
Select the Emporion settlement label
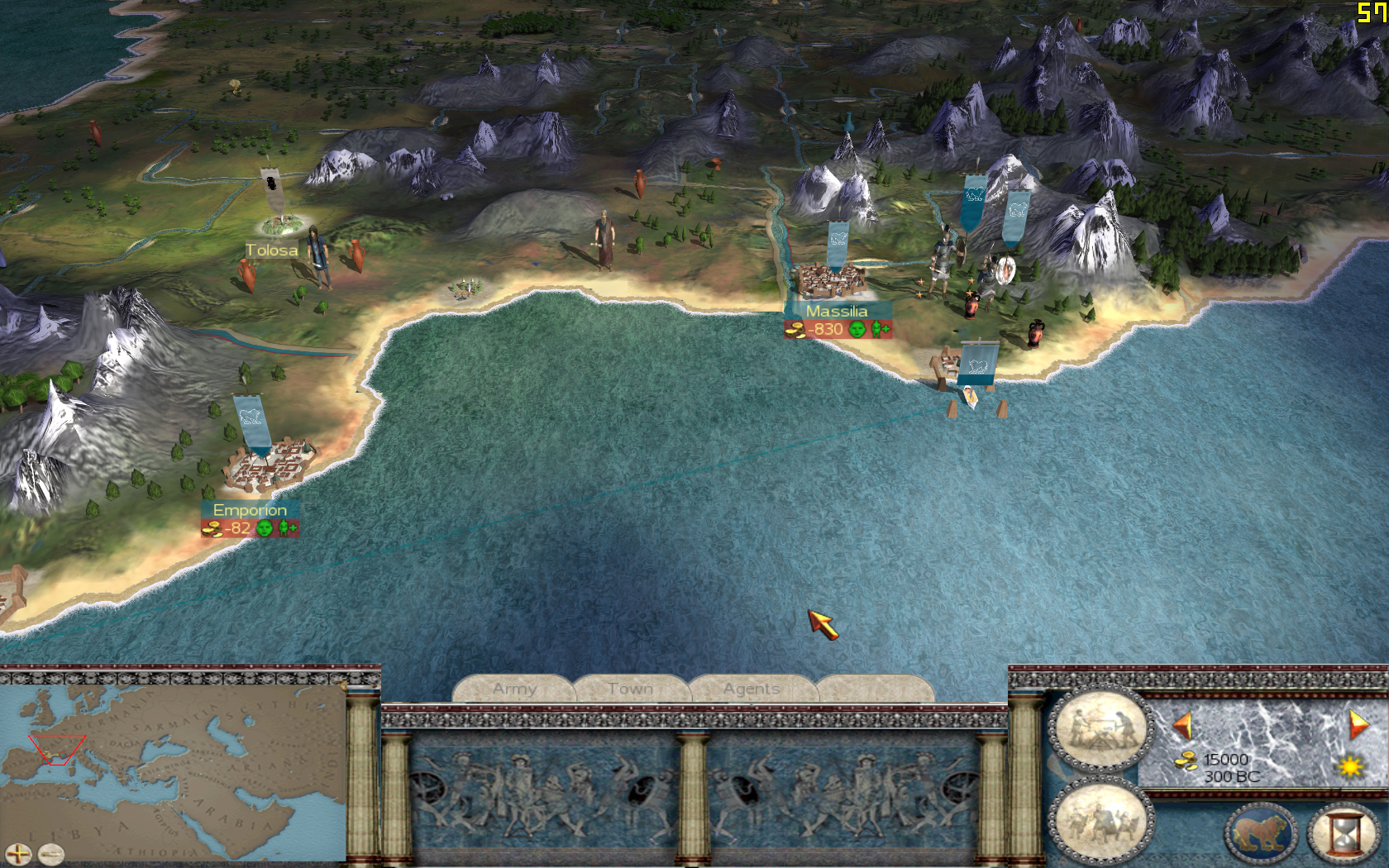tap(250, 510)
